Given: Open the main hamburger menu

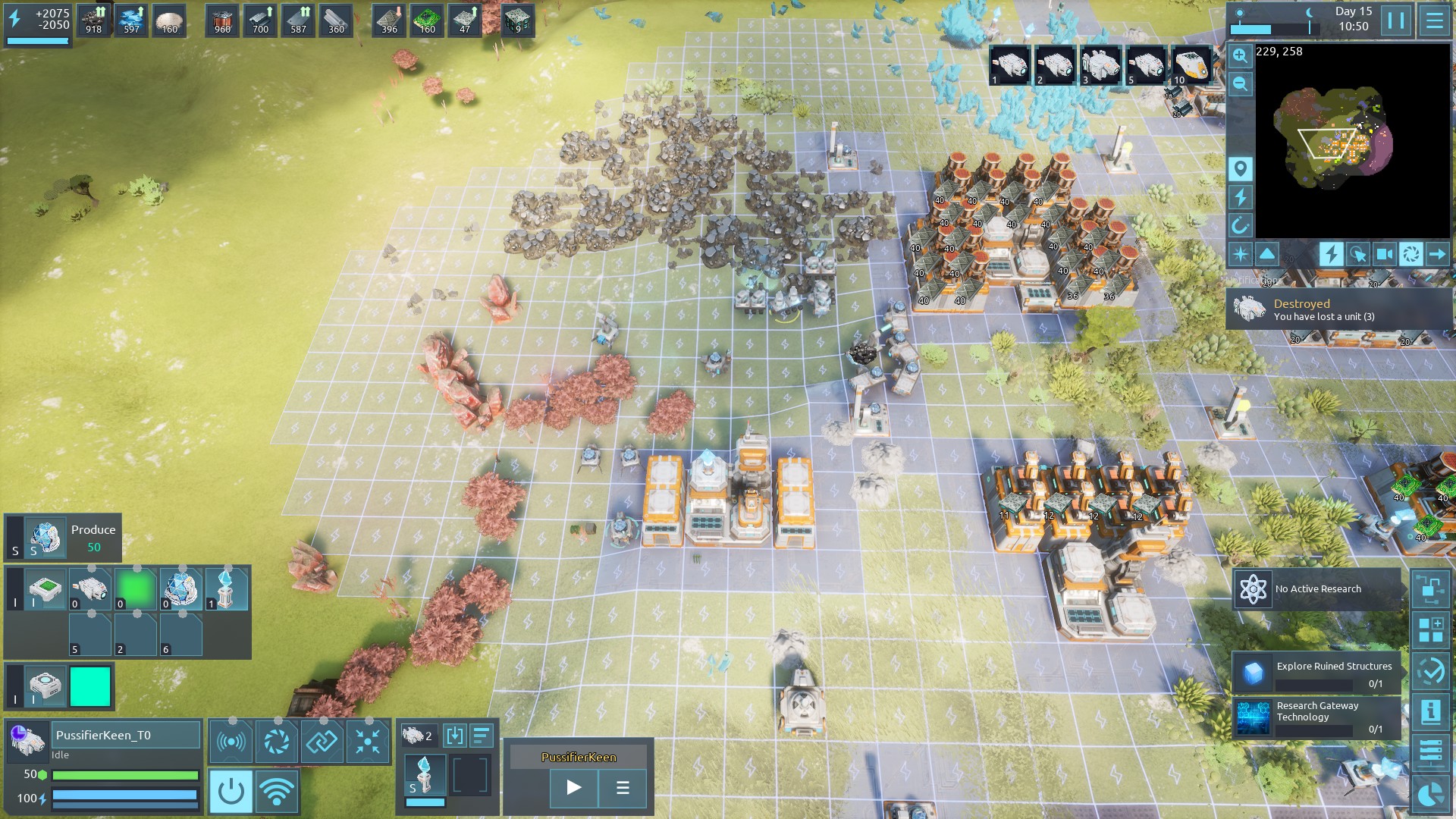Looking at the screenshot, I should pos(1434,20).
